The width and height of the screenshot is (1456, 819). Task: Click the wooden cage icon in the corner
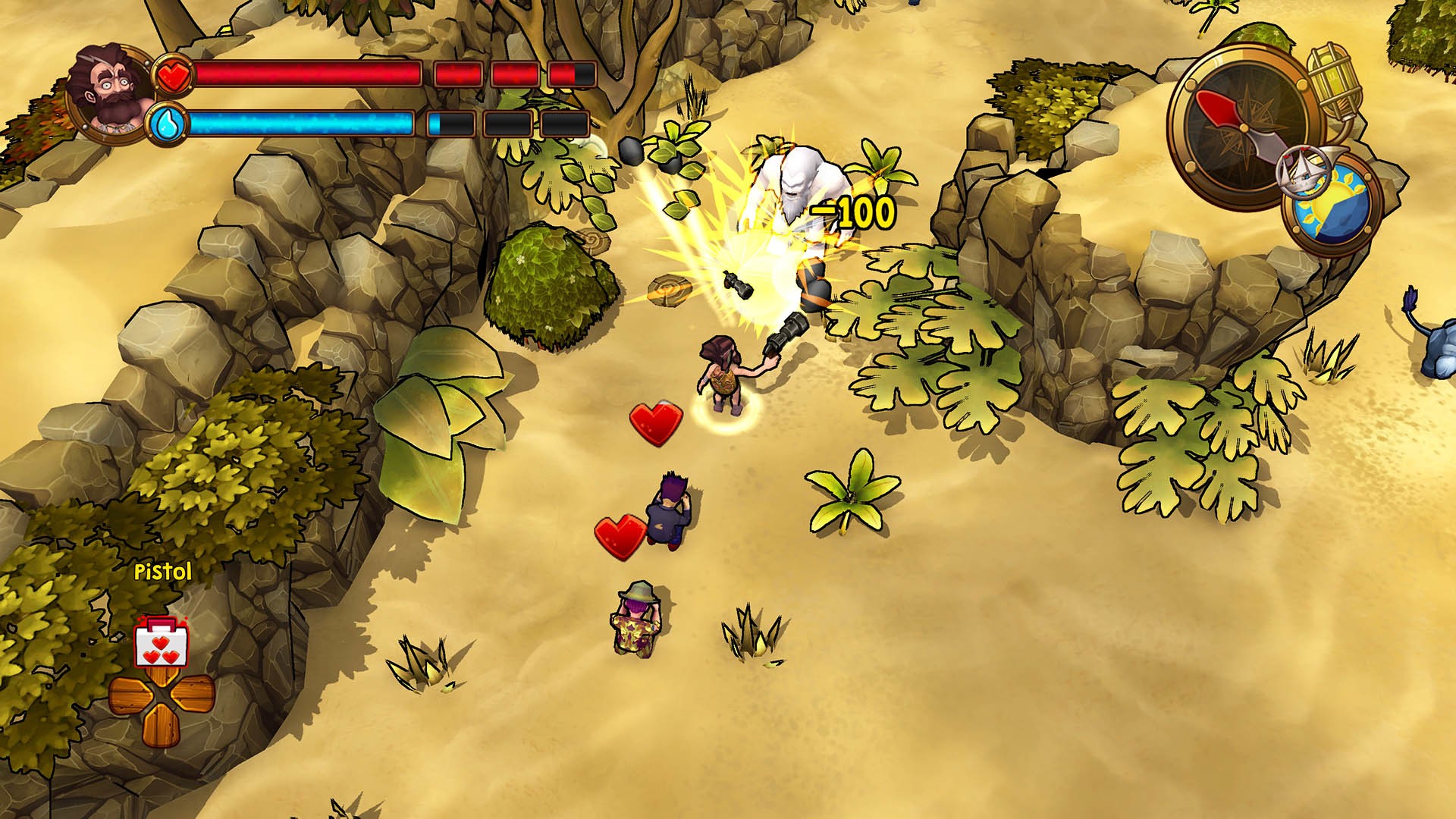point(1334,78)
